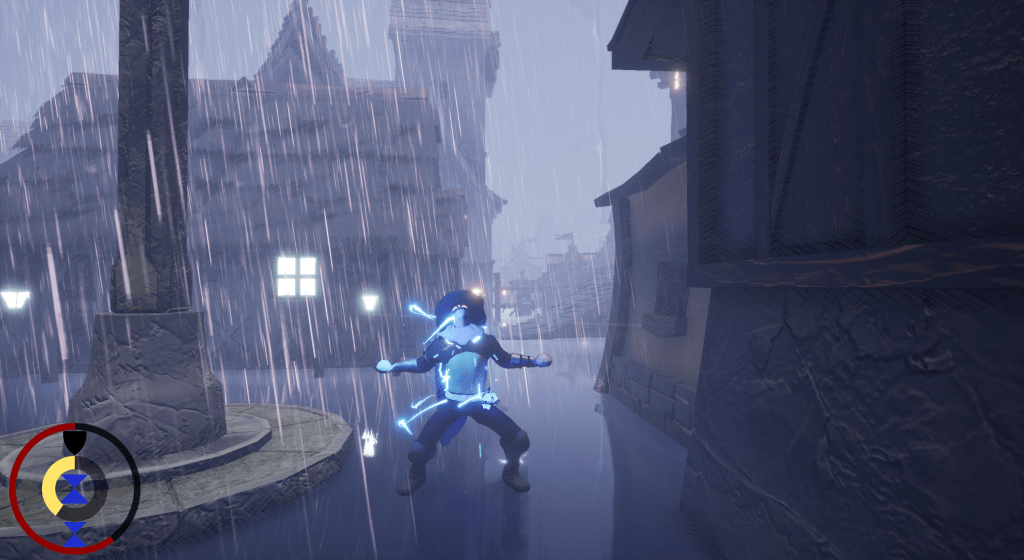Click the black shield icon in the HUD
1024x560 pixels.
[74, 440]
